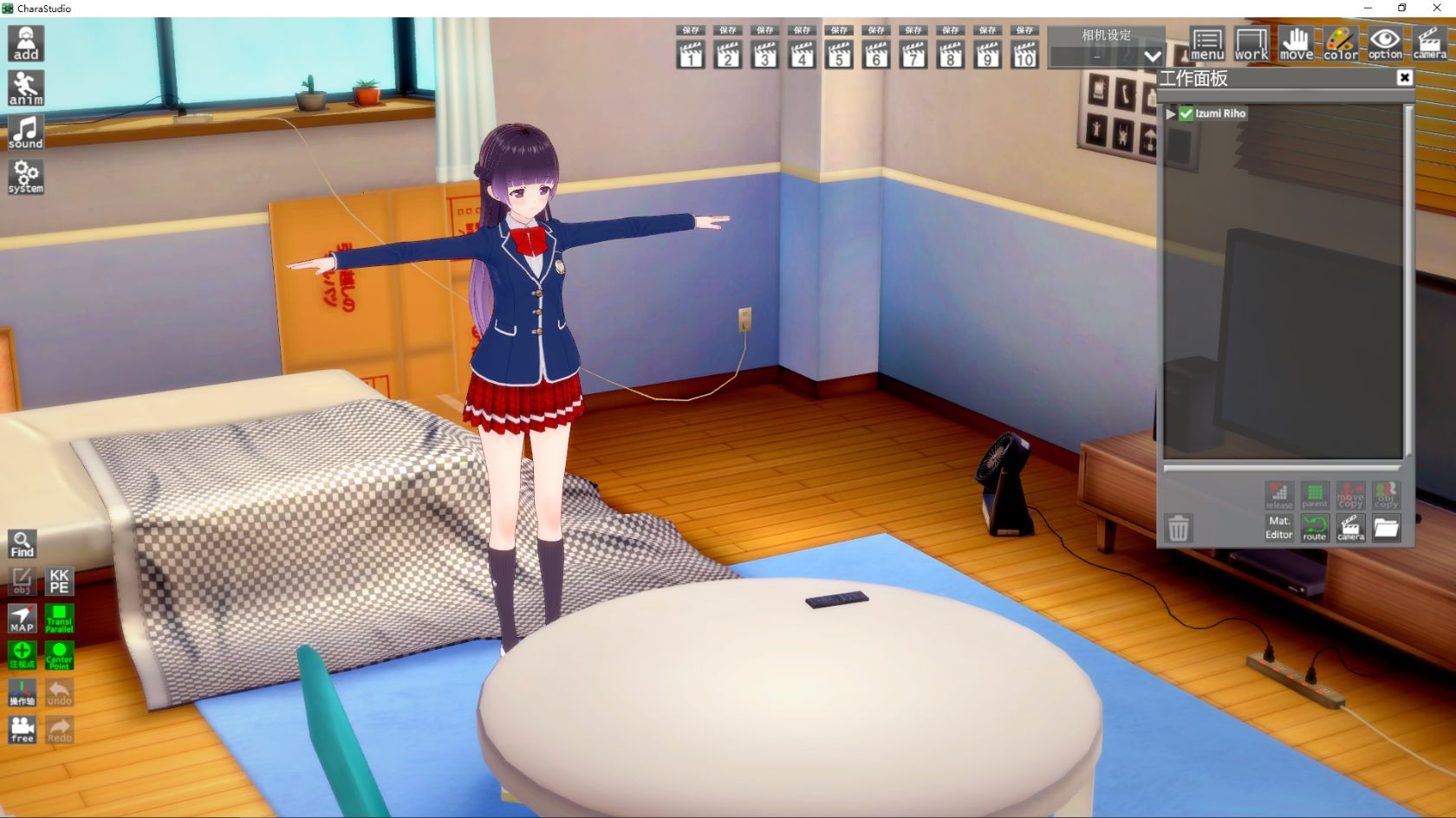1456x818 pixels.
Task: Open the color tool
Action: point(1341,43)
